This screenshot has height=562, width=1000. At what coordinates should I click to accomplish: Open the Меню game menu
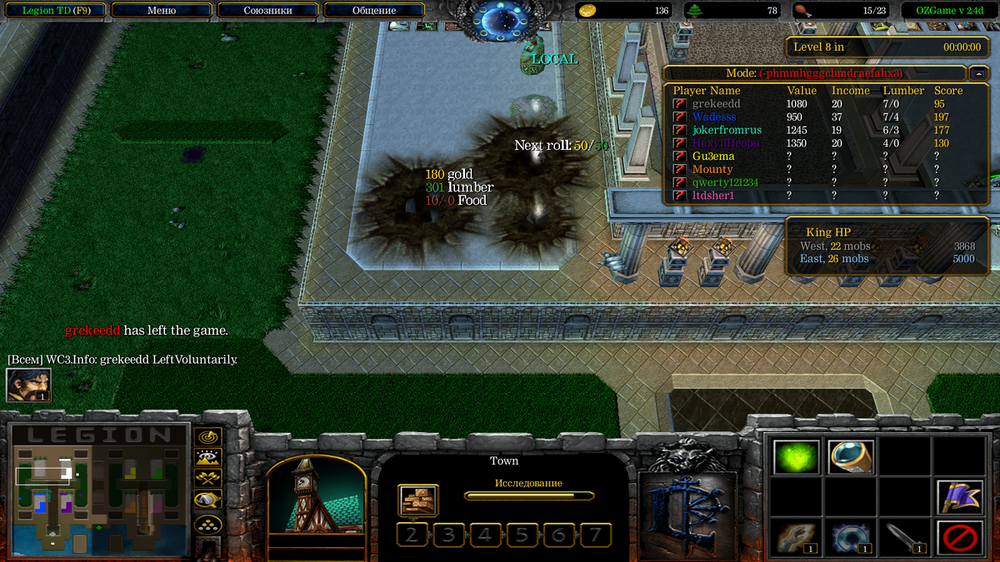click(x=160, y=10)
